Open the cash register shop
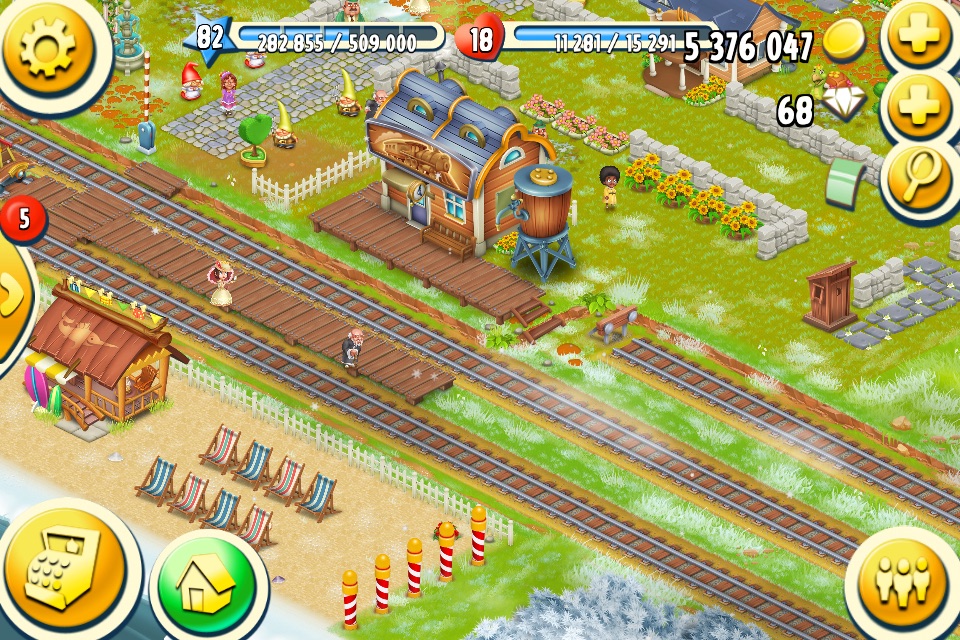This screenshot has width=960, height=640. pos(62,571)
